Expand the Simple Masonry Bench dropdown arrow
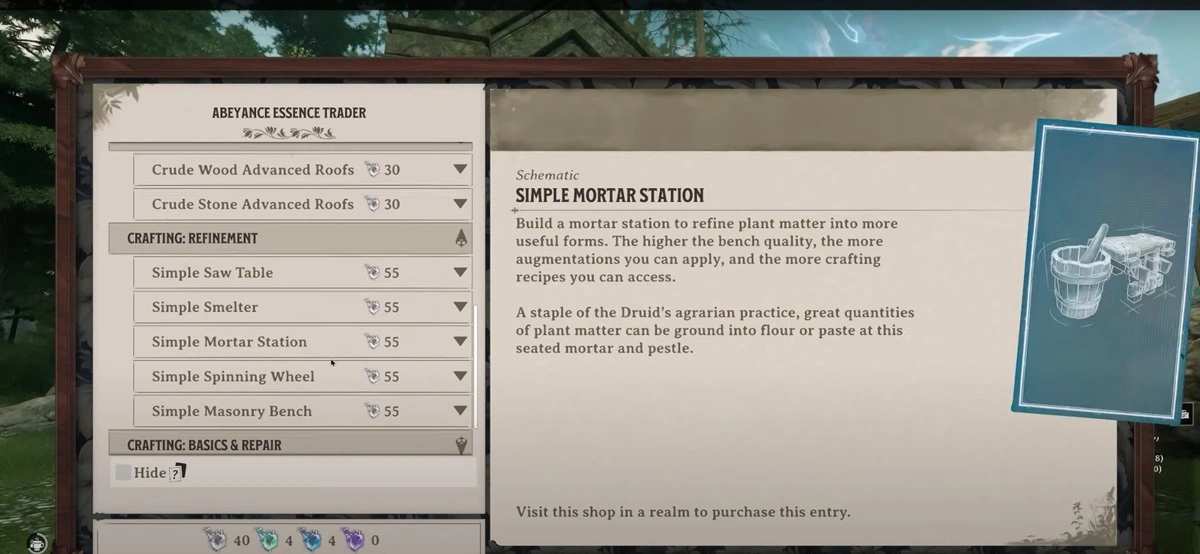This screenshot has width=1200, height=554. coord(460,411)
